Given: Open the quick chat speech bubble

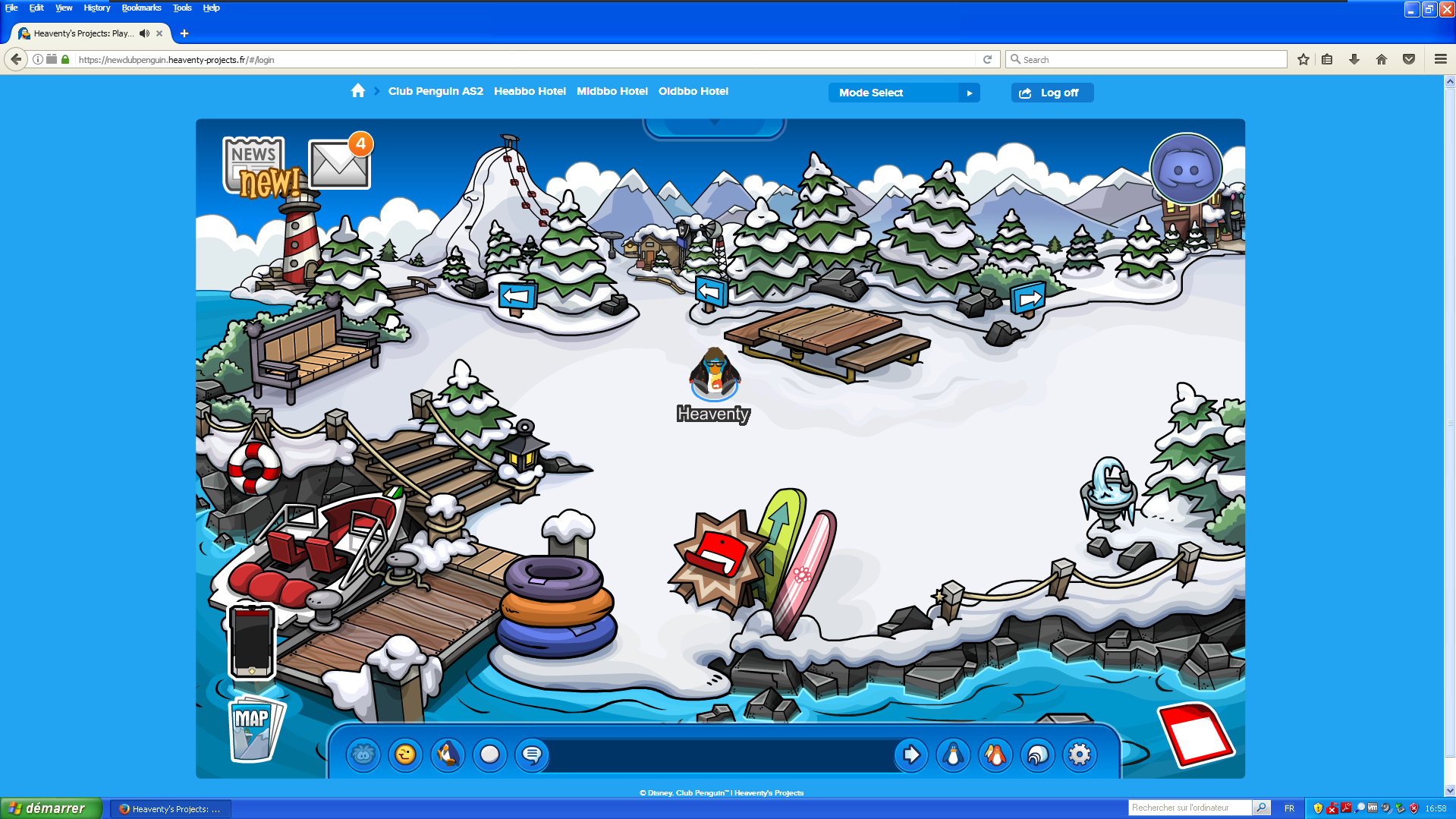Looking at the screenshot, I should (x=533, y=755).
